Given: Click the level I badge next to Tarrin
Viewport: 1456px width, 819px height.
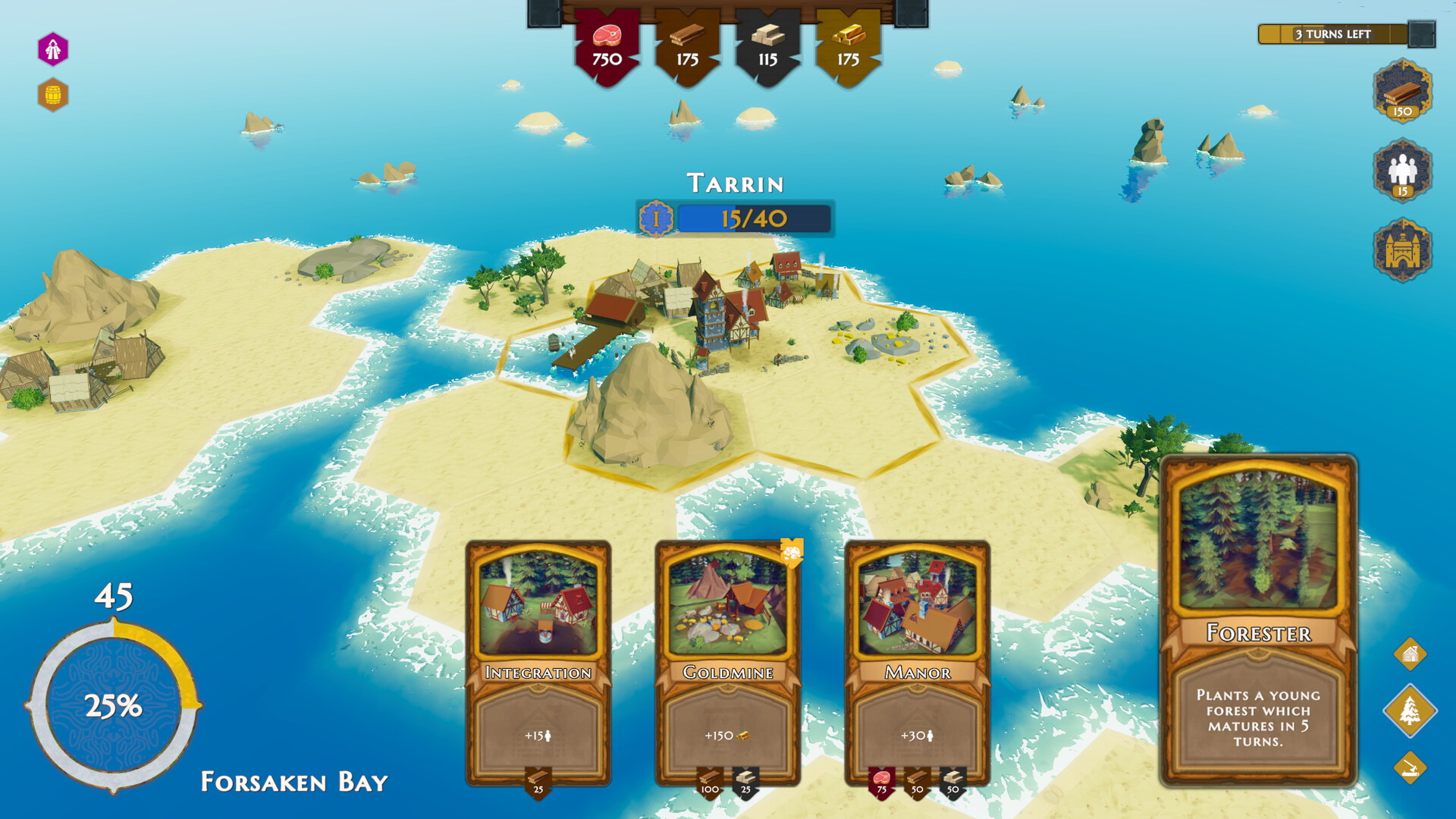Looking at the screenshot, I should click(657, 218).
